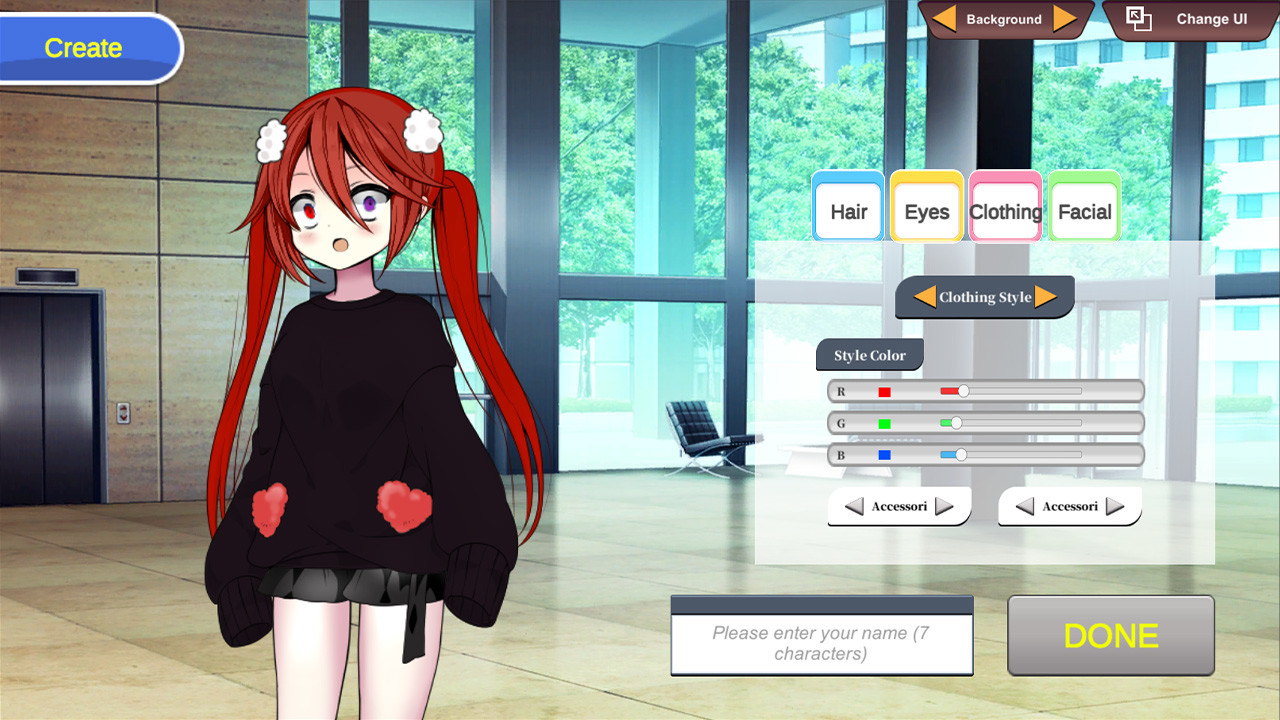Click the right Clothing Style arrow

tap(1050, 296)
